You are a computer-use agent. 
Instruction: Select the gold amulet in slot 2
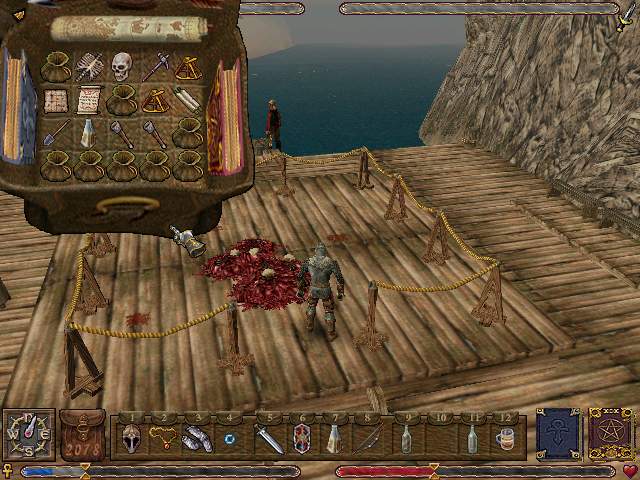coord(163,438)
